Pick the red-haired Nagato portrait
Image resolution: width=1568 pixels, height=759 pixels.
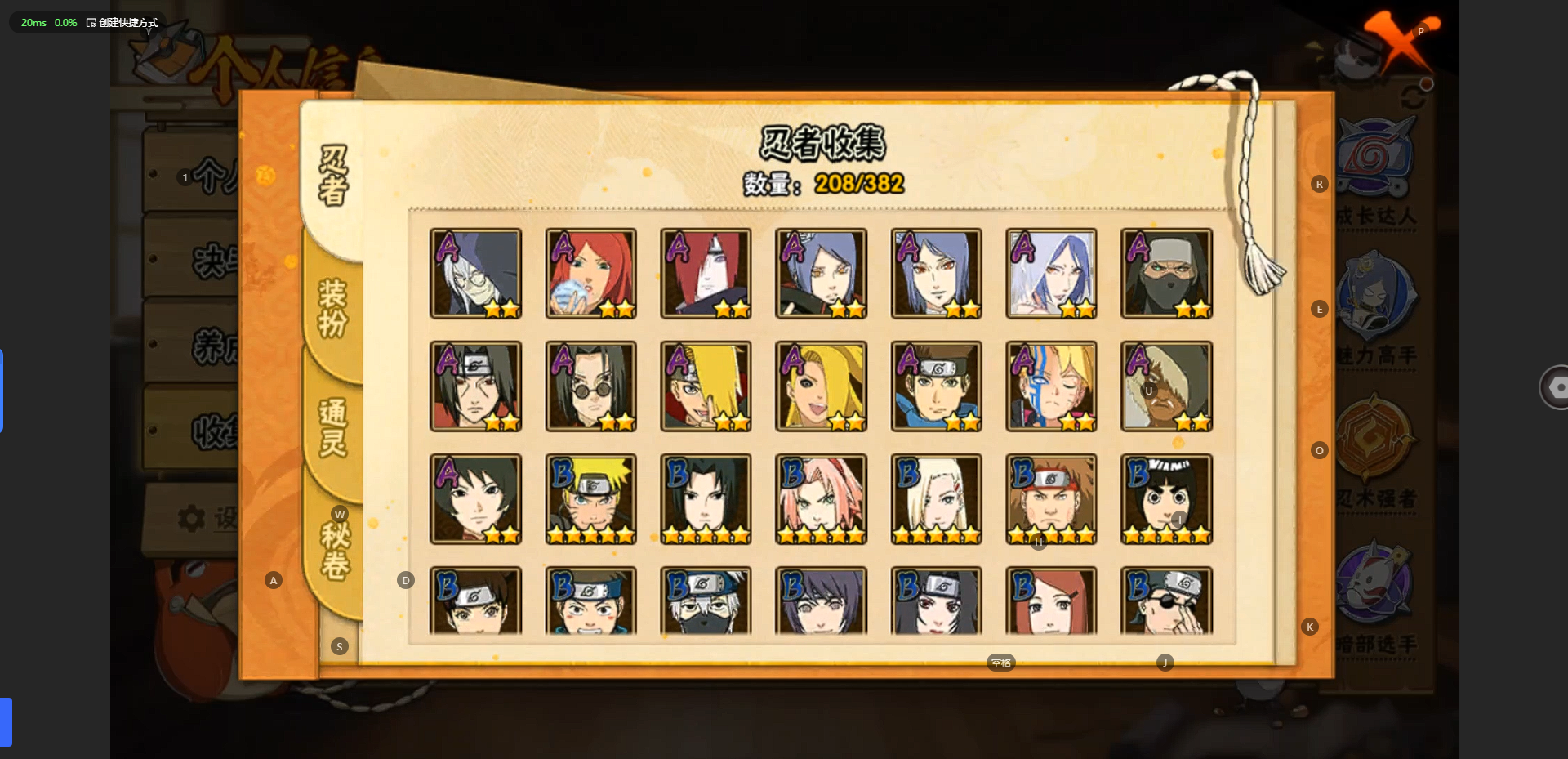point(706,273)
